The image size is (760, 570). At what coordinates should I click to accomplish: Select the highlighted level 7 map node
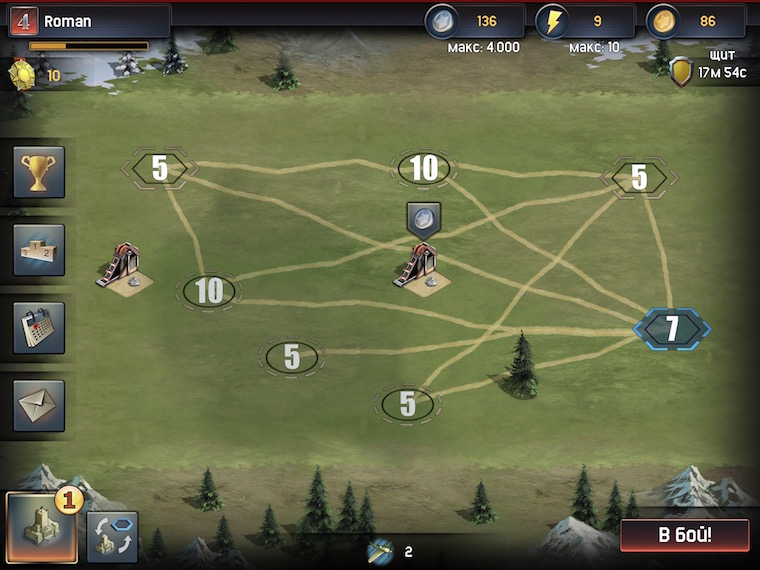point(672,328)
